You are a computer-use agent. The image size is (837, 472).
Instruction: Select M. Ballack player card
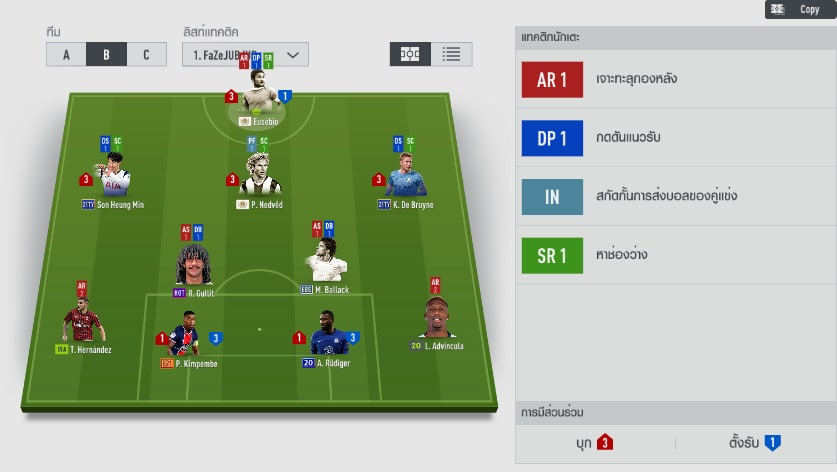pos(326,262)
